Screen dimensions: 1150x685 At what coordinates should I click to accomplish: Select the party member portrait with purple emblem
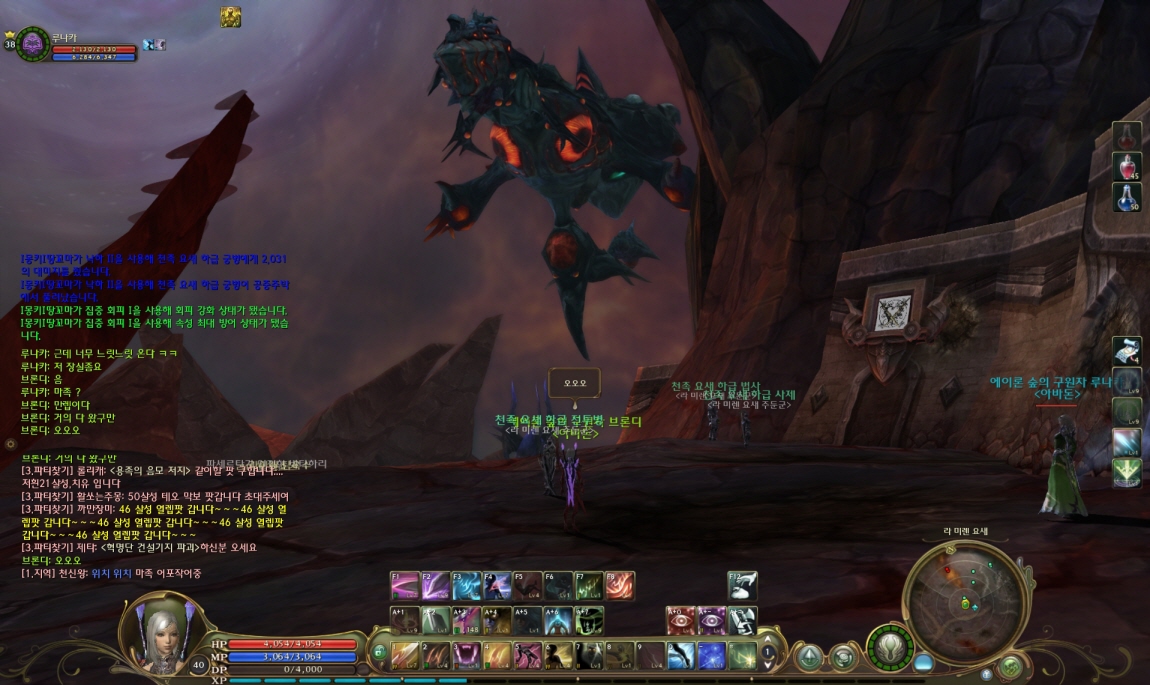tap(31, 44)
